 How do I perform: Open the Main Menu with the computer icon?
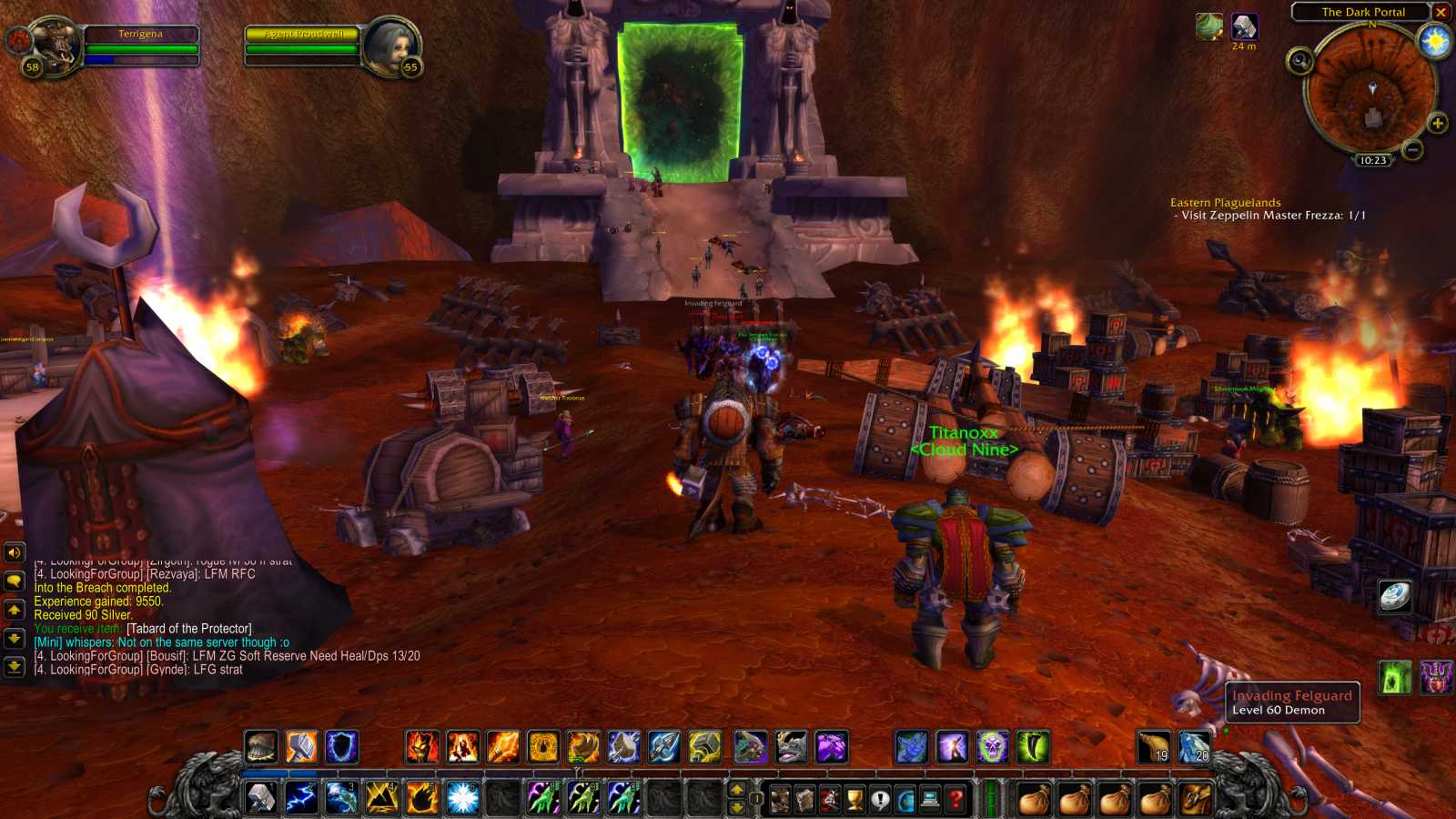929,796
